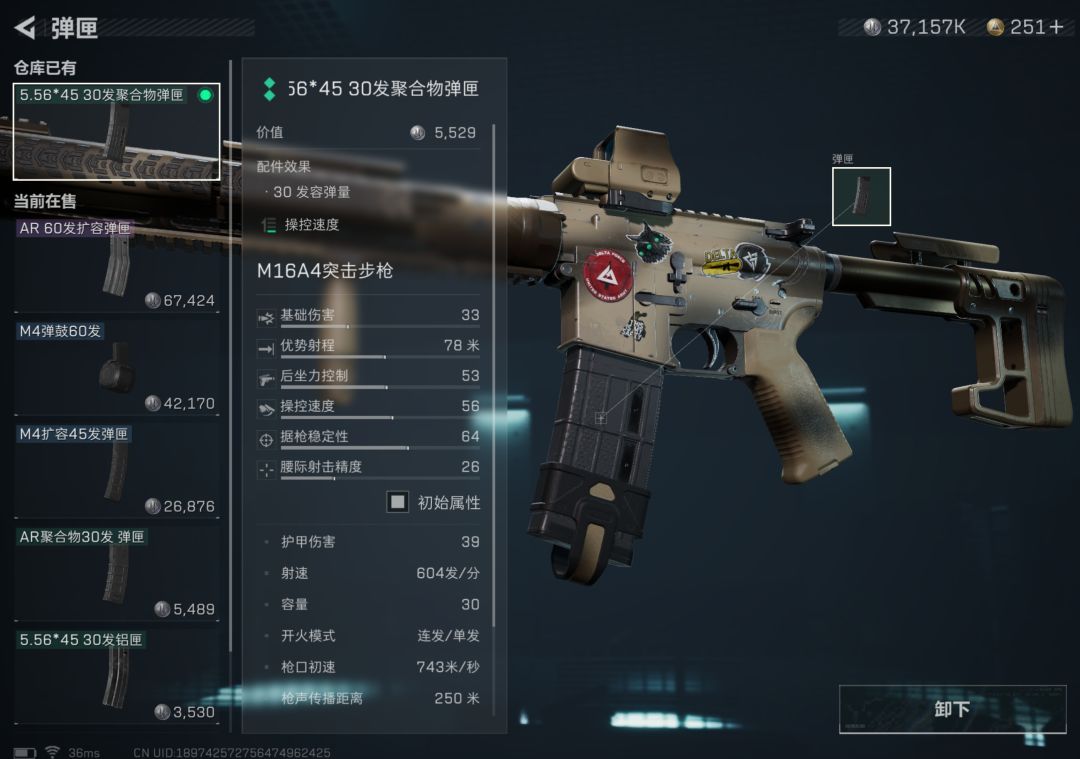Pick the M4弹鼓60发 drum magazine
Image resolution: width=1080 pixels, height=759 pixels.
coord(116,367)
